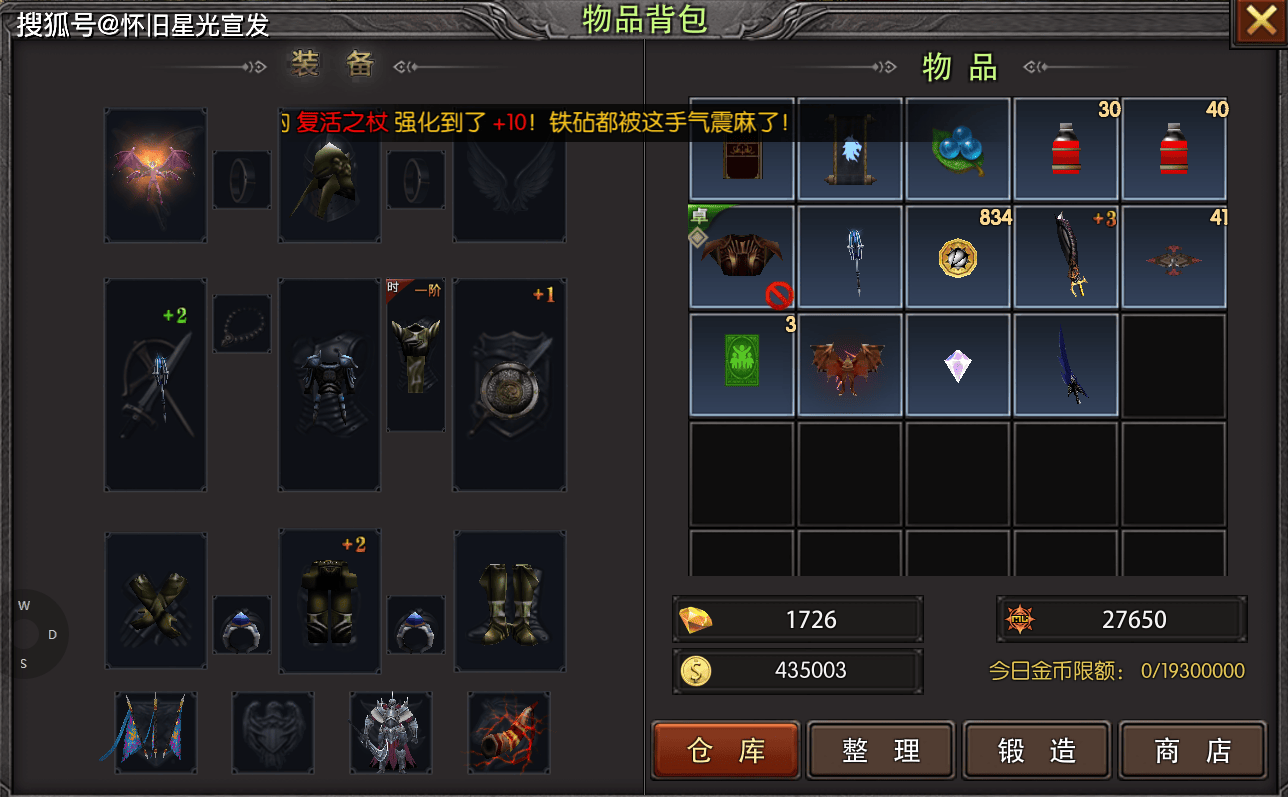Select the gold coin stack of 834
The height and width of the screenshot is (797, 1288).
(x=958, y=257)
